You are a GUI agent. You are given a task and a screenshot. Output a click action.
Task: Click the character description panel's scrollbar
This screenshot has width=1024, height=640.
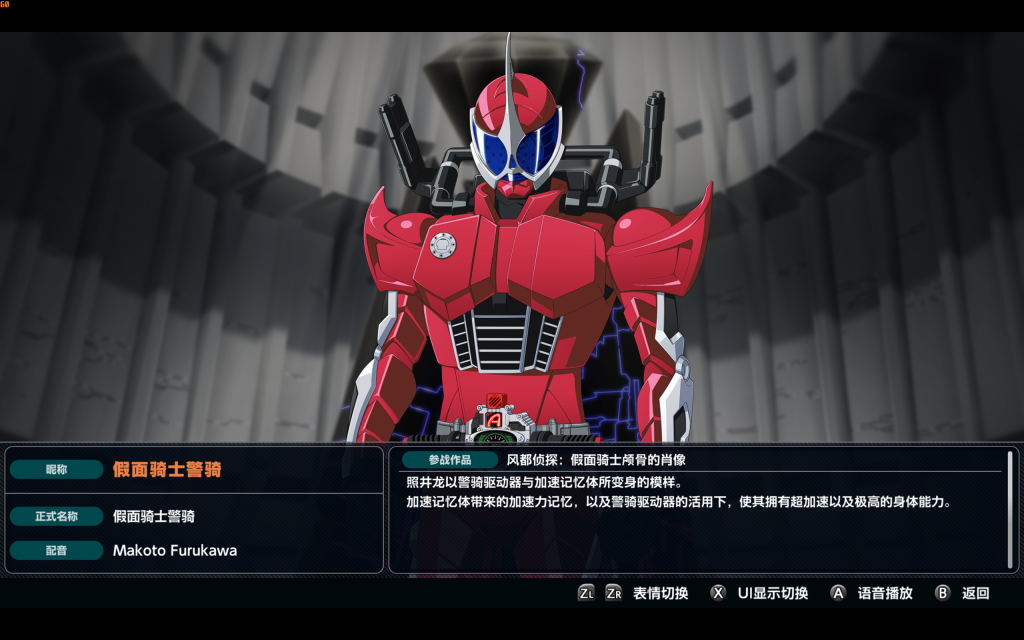(1011, 509)
